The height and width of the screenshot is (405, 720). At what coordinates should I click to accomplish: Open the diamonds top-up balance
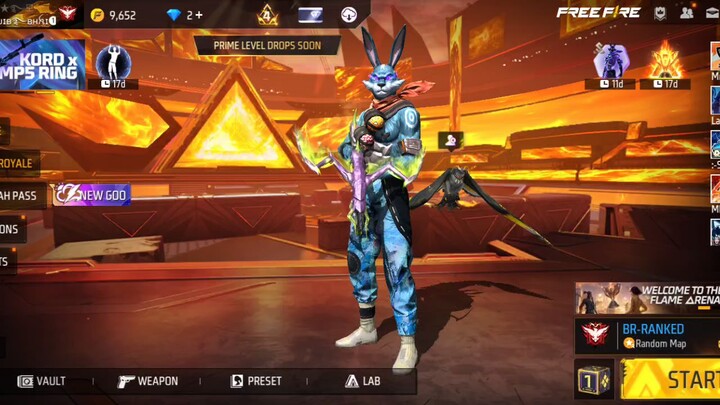[x=183, y=15]
